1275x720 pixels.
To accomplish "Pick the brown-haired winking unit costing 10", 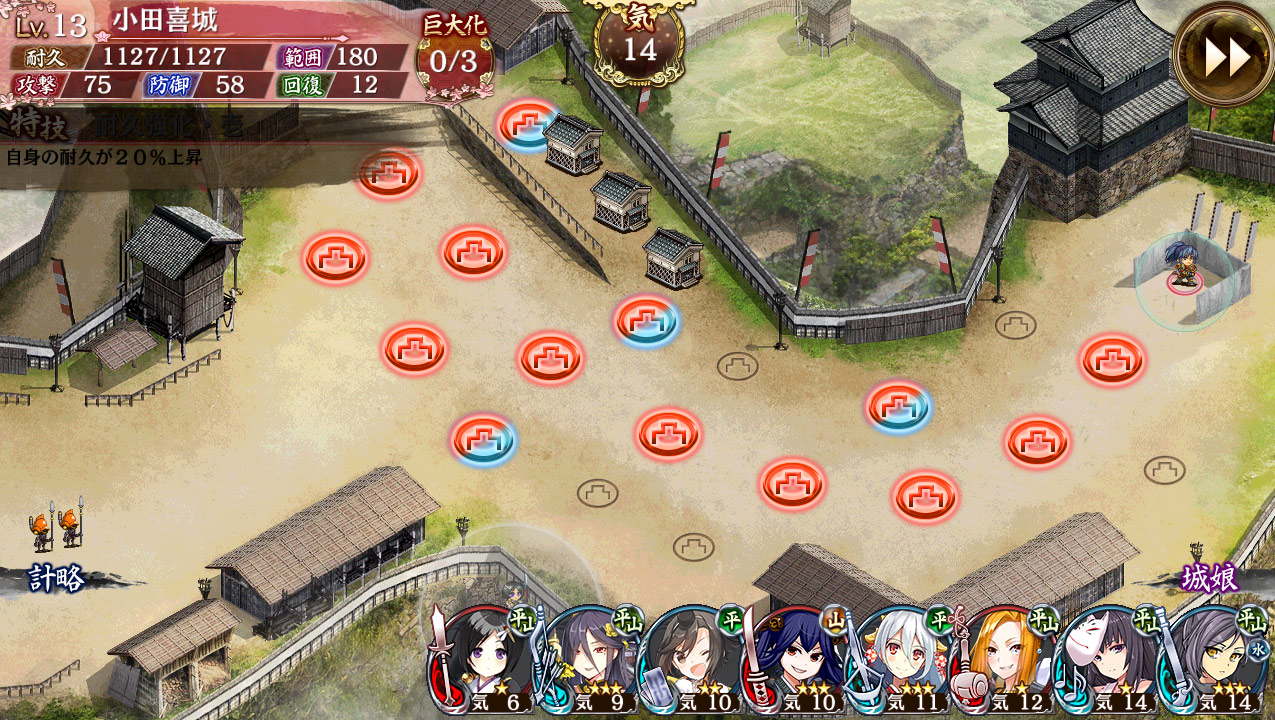I will (691, 660).
